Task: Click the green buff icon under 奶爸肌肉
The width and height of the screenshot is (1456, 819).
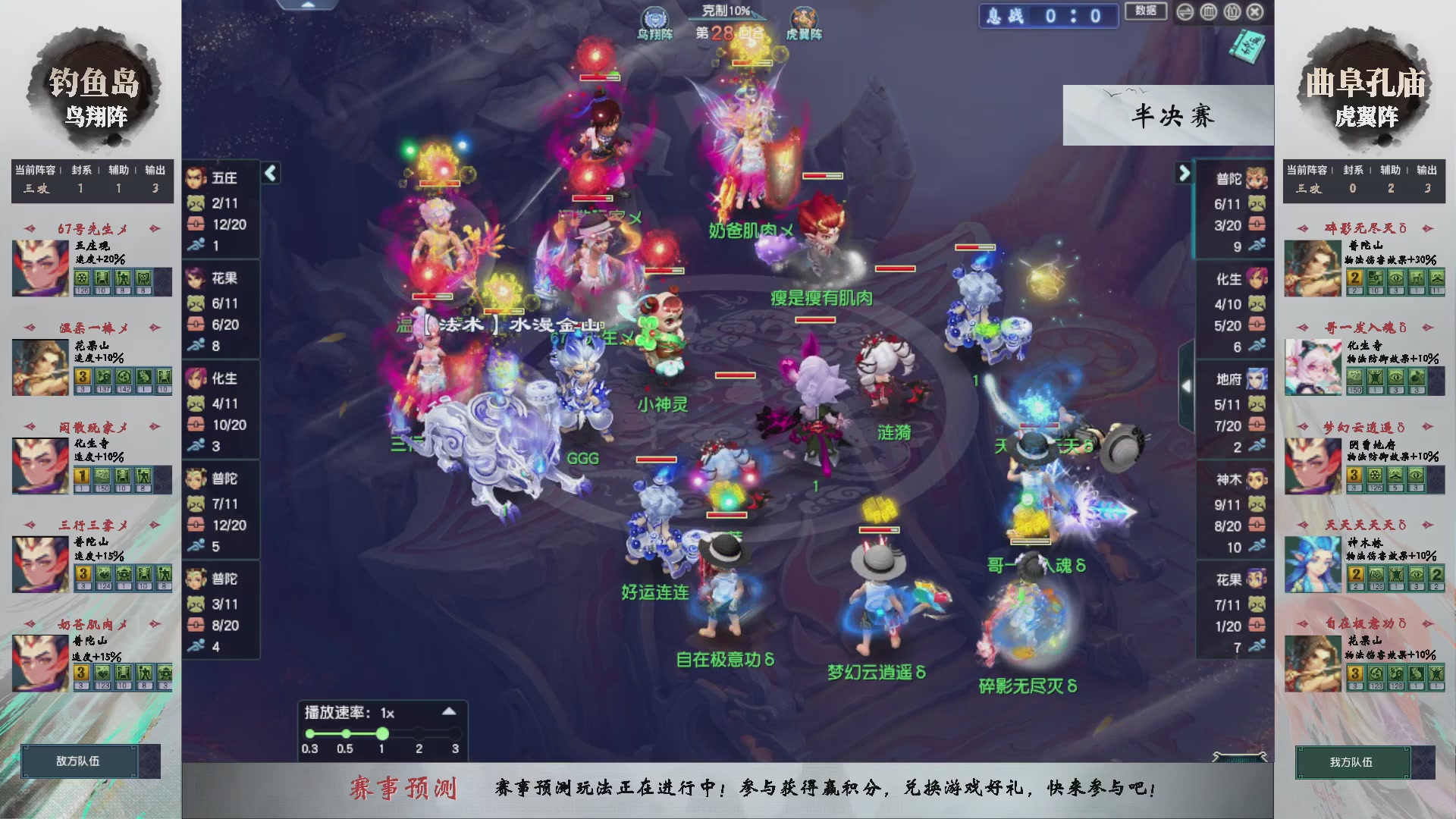Action: pyautogui.click(x=103, y=674)
